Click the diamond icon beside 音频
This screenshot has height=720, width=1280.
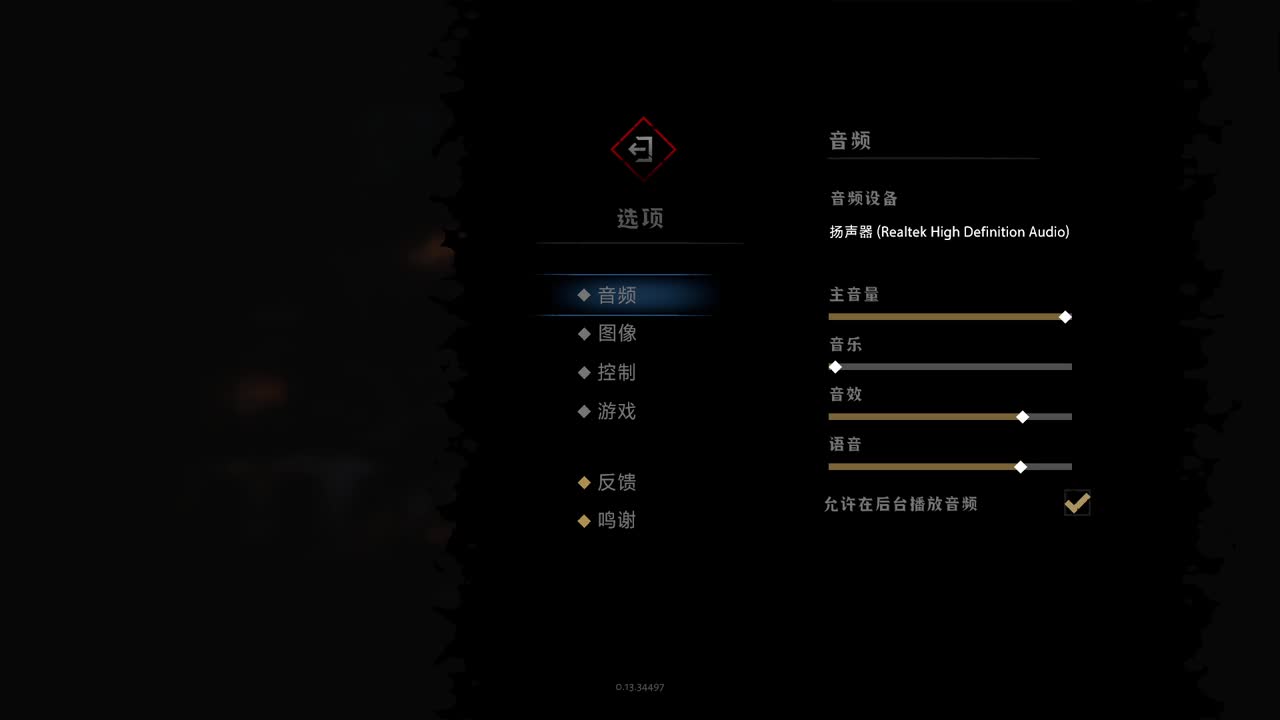[x=584, y=294]
